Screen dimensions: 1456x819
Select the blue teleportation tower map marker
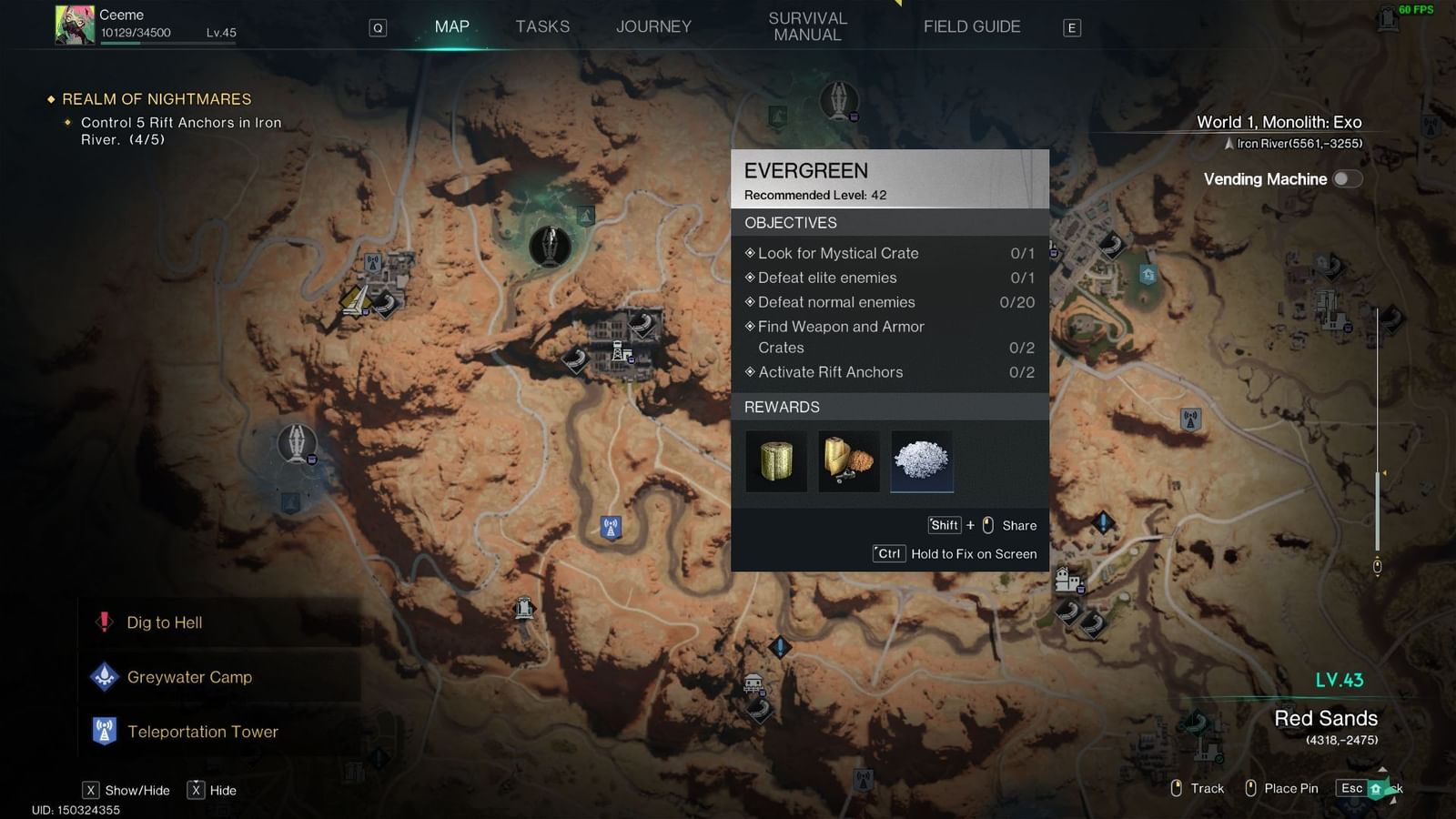611,527
